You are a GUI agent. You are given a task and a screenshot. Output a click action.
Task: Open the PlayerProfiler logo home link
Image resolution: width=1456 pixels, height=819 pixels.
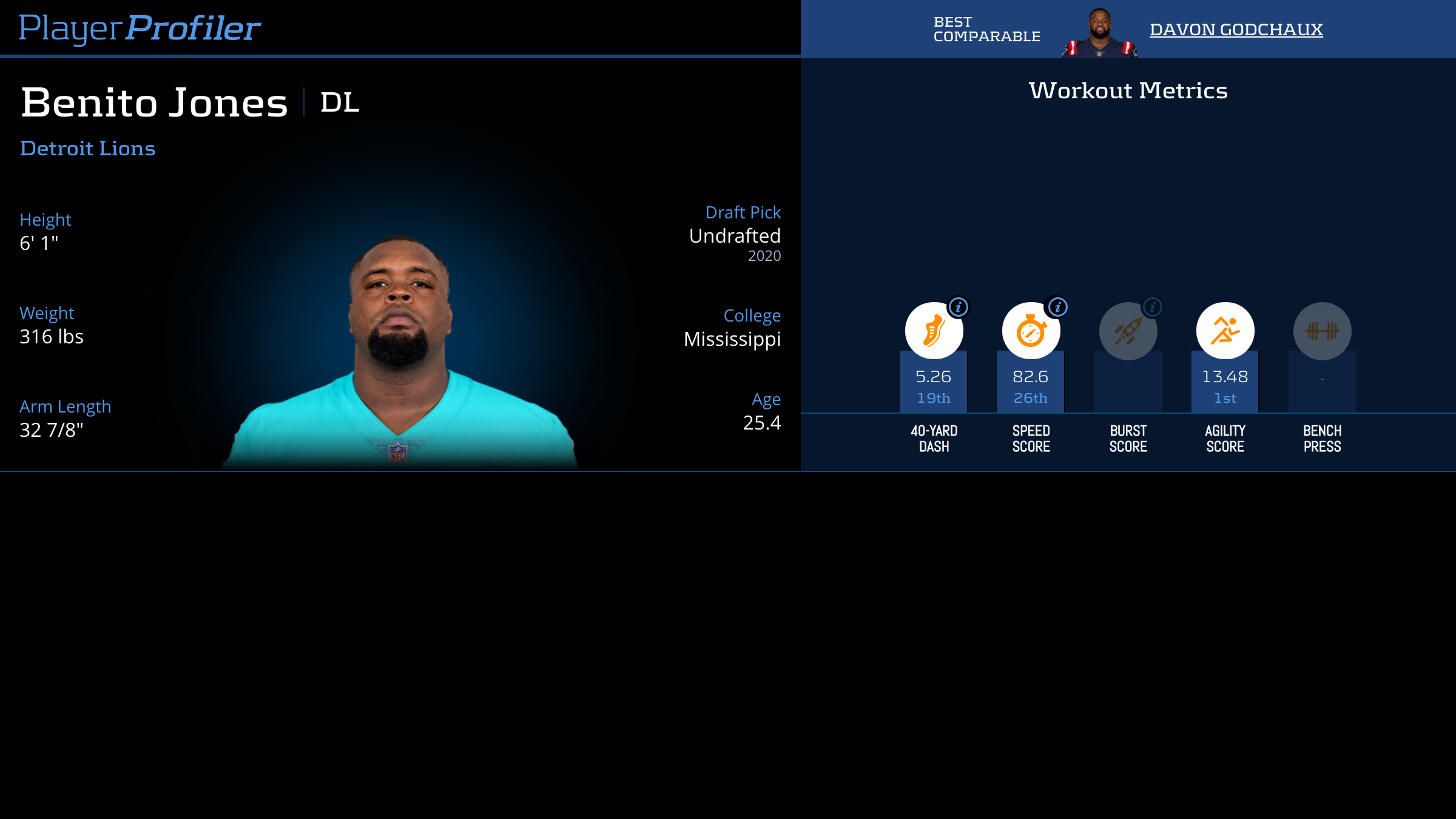140,28
